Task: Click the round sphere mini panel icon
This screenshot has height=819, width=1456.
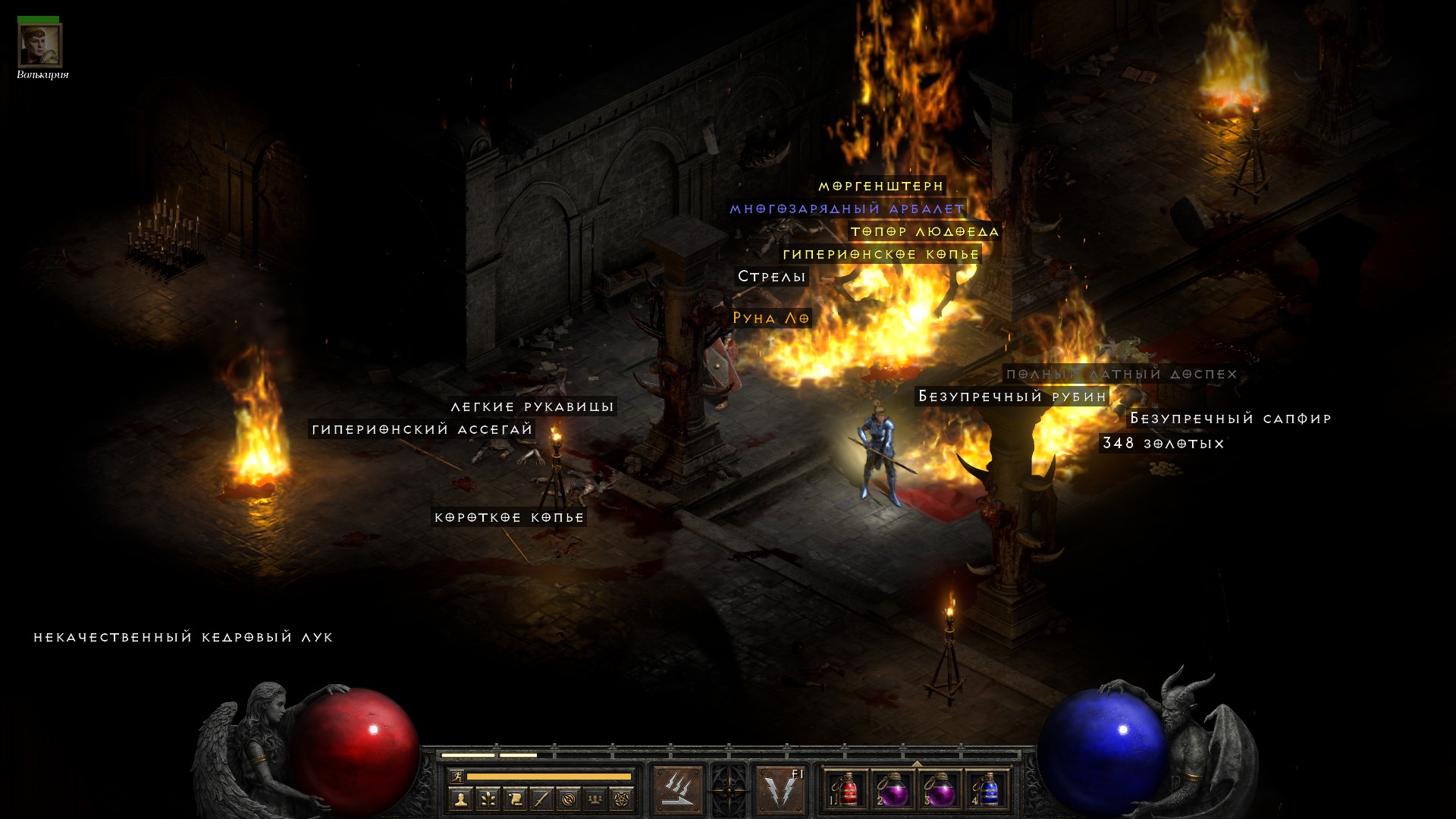Action: [x=569, y=799]
